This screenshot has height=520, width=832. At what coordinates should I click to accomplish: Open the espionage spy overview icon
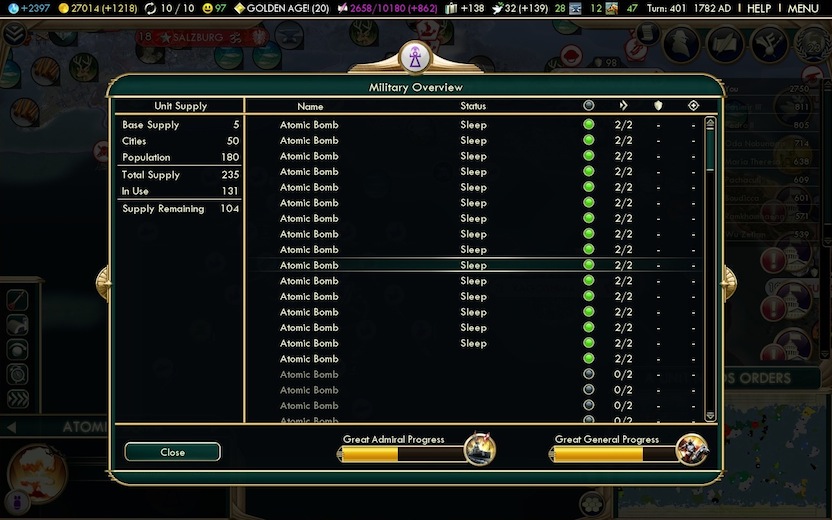(x=683, y=44)
